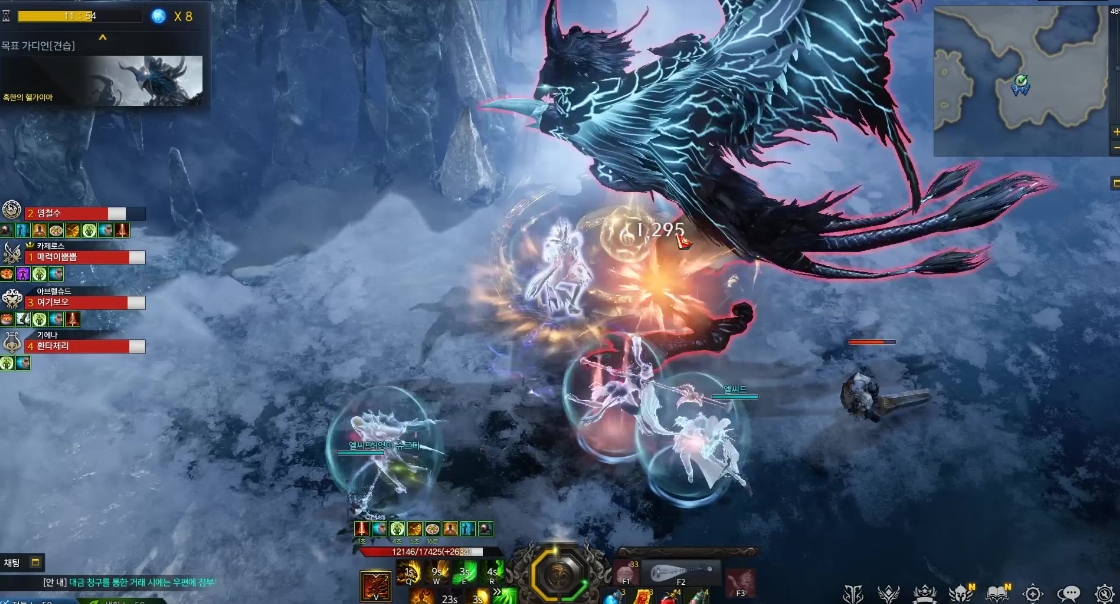Open the book menu icon
Viewport: 1120px width, 604px height.
[x=997, y=593]
